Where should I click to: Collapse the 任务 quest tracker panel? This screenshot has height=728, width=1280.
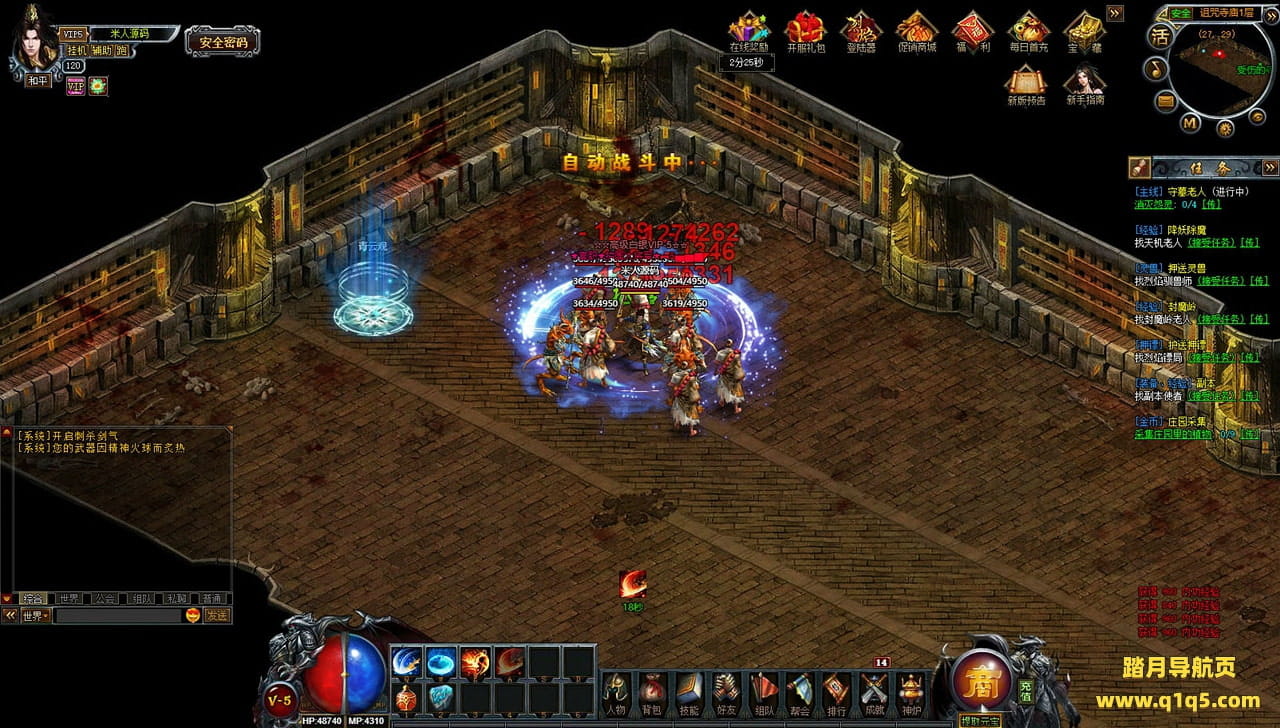1270,167
